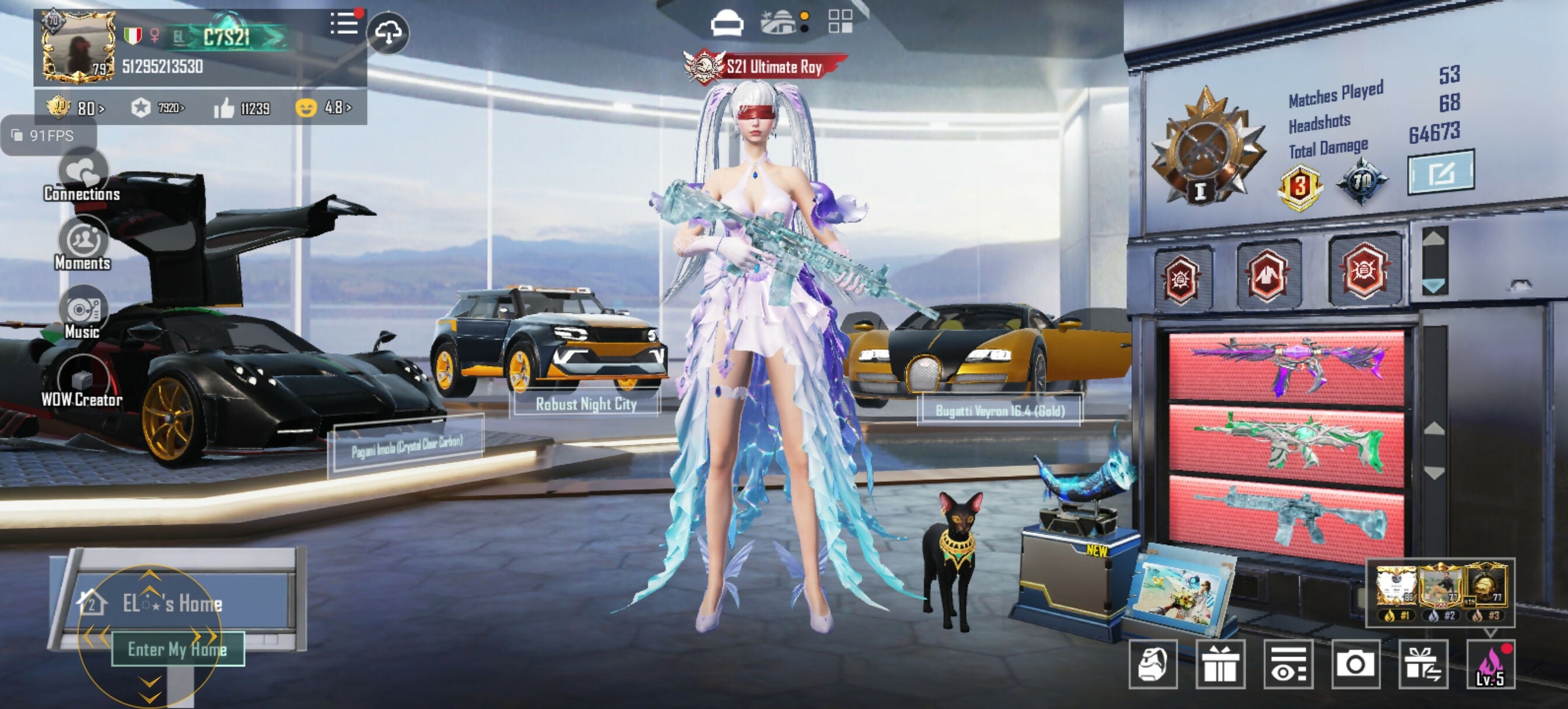
Task: Select the sofa view icon
Action: (x=727, y=24)
